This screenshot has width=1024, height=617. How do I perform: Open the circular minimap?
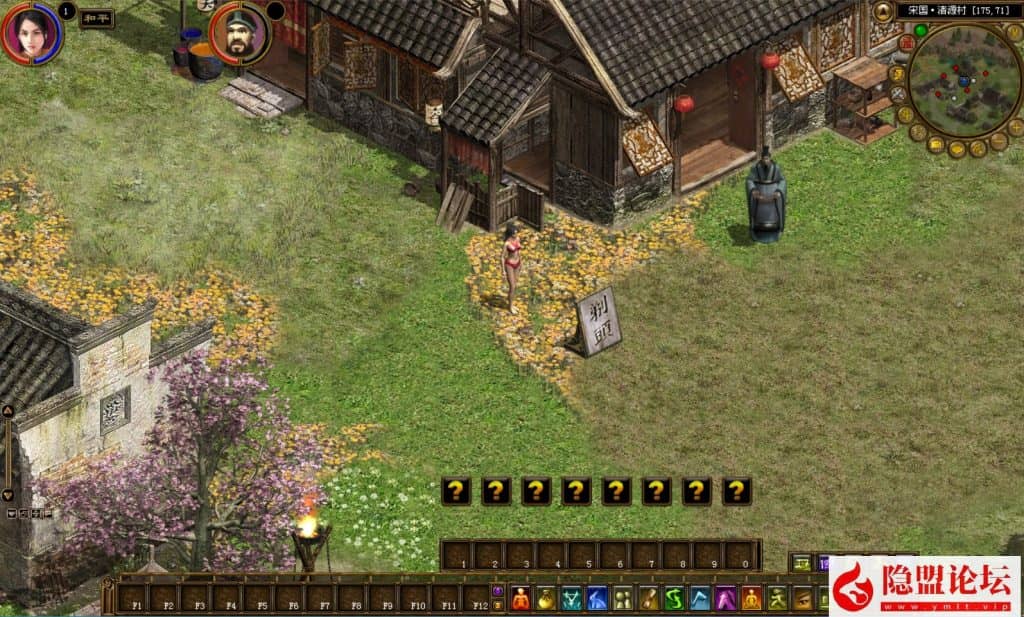coord(964,79)
